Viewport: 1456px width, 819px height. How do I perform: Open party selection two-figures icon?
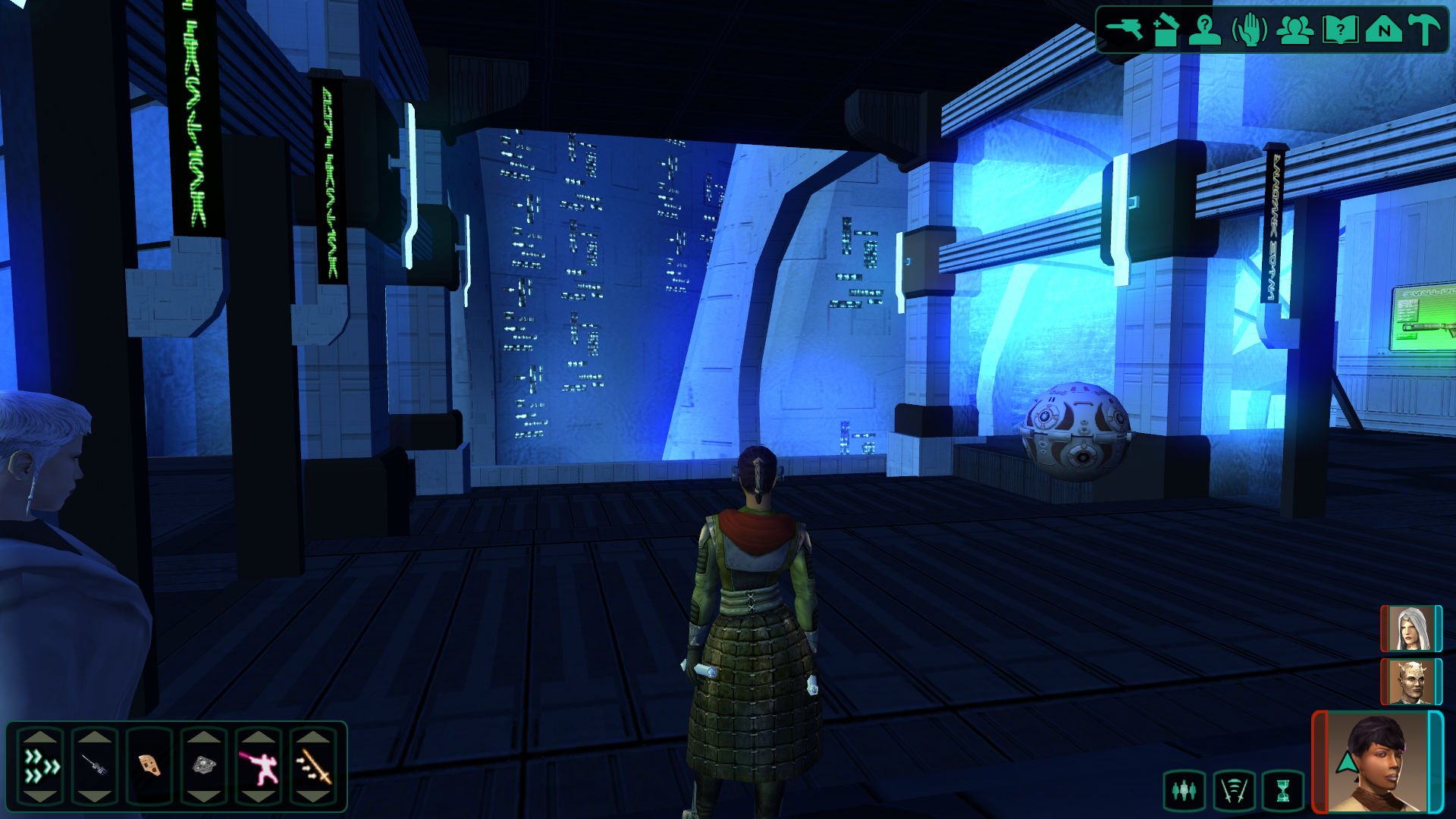click(x=1295, y=31)
